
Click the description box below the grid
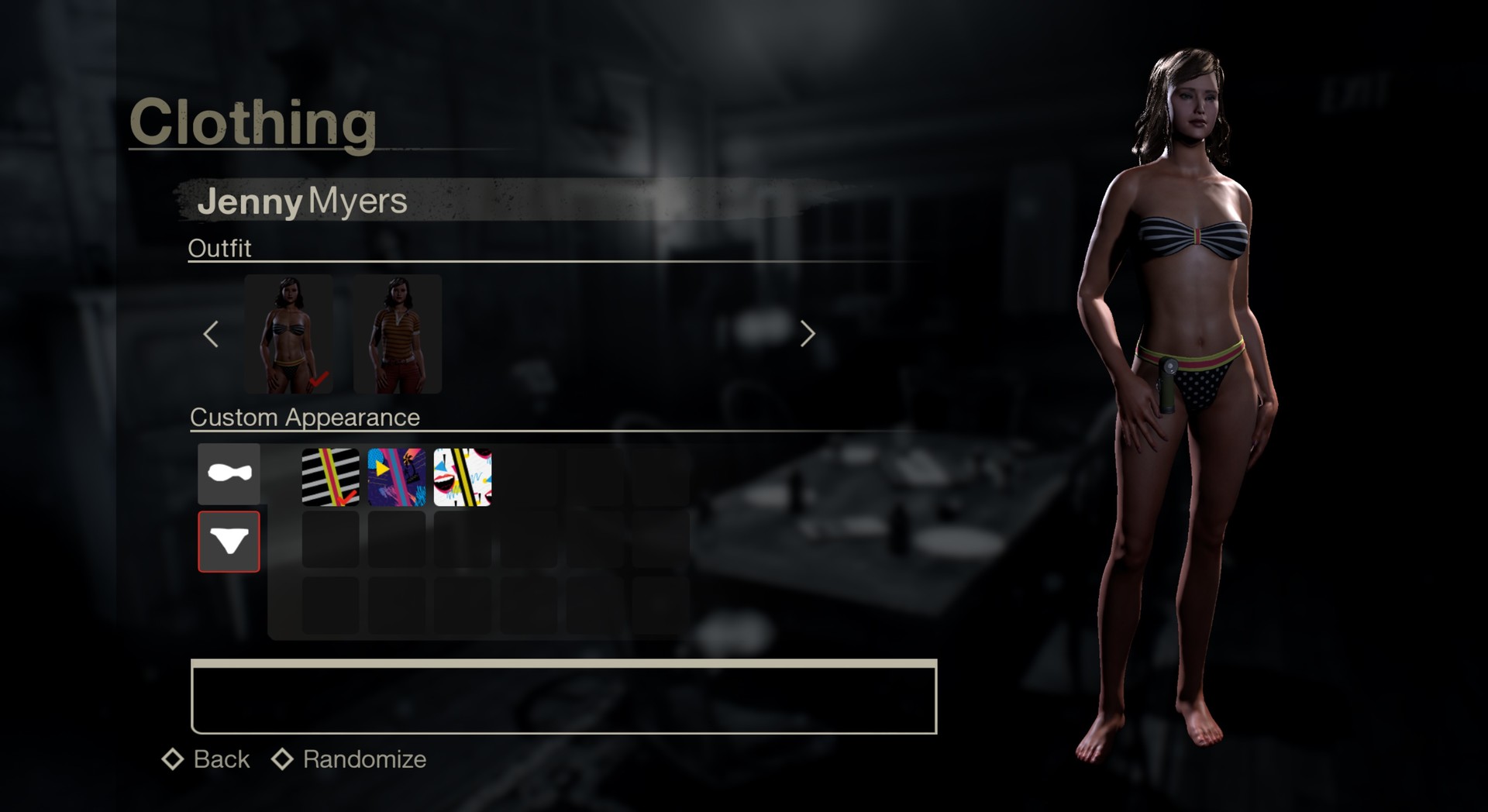(564, 697)
